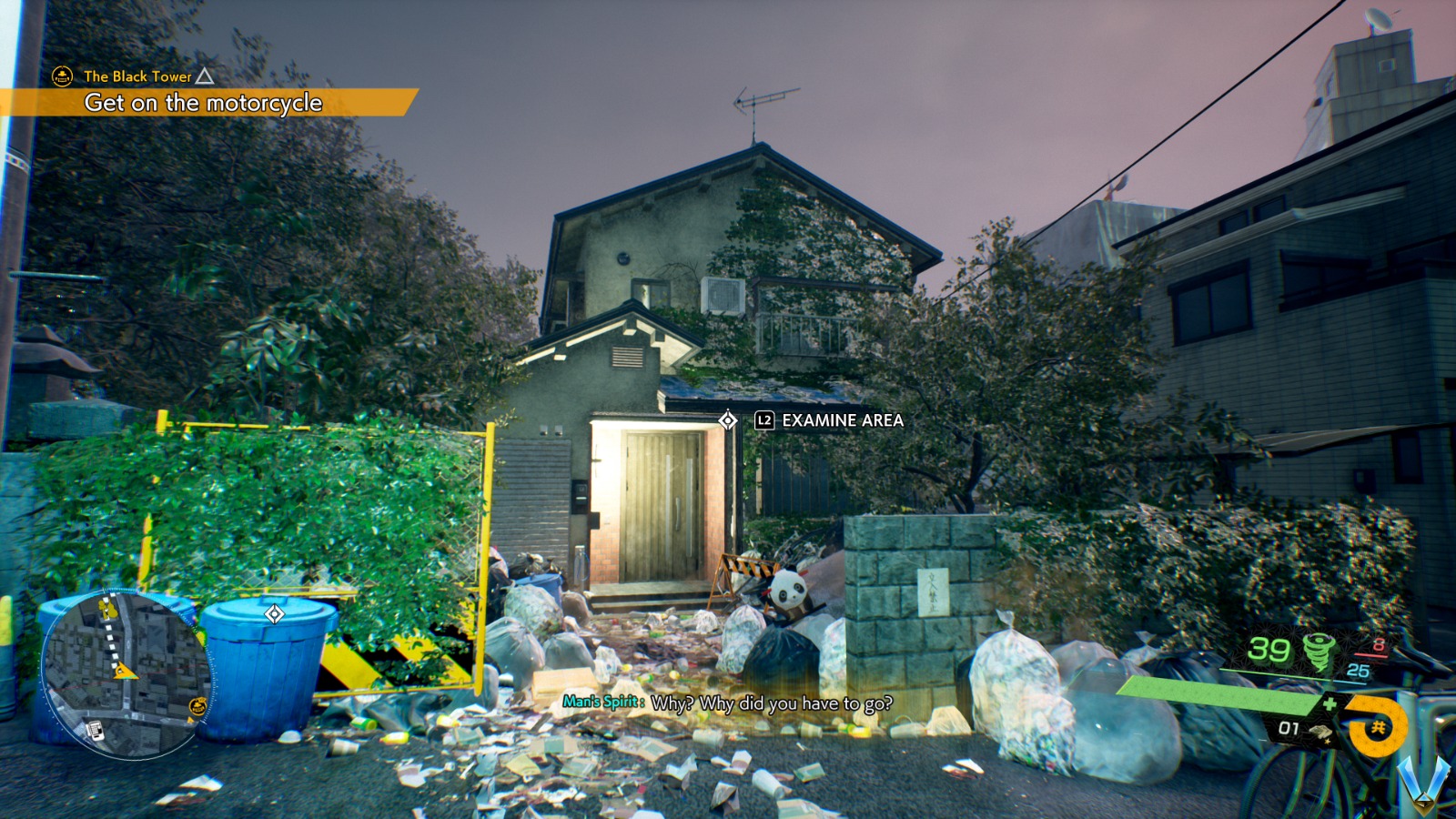Open The Black Tower mission label
Screen dimensions: 1456x819
136,77
